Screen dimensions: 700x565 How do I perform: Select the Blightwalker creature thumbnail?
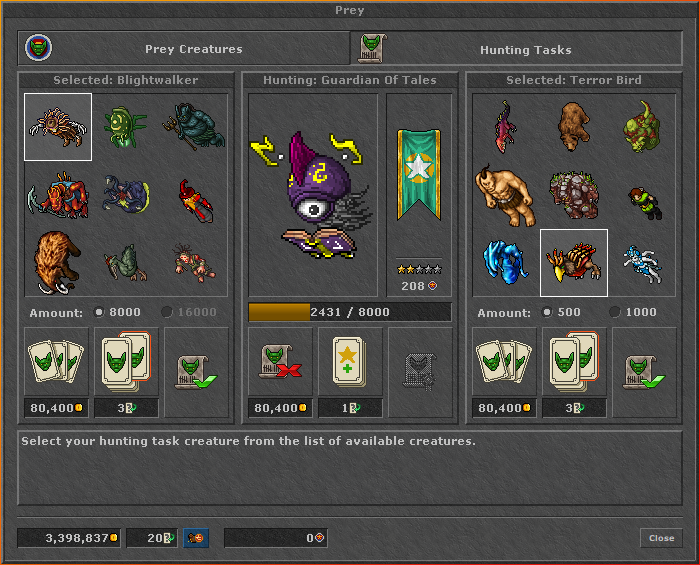click(x=58, y=127)
